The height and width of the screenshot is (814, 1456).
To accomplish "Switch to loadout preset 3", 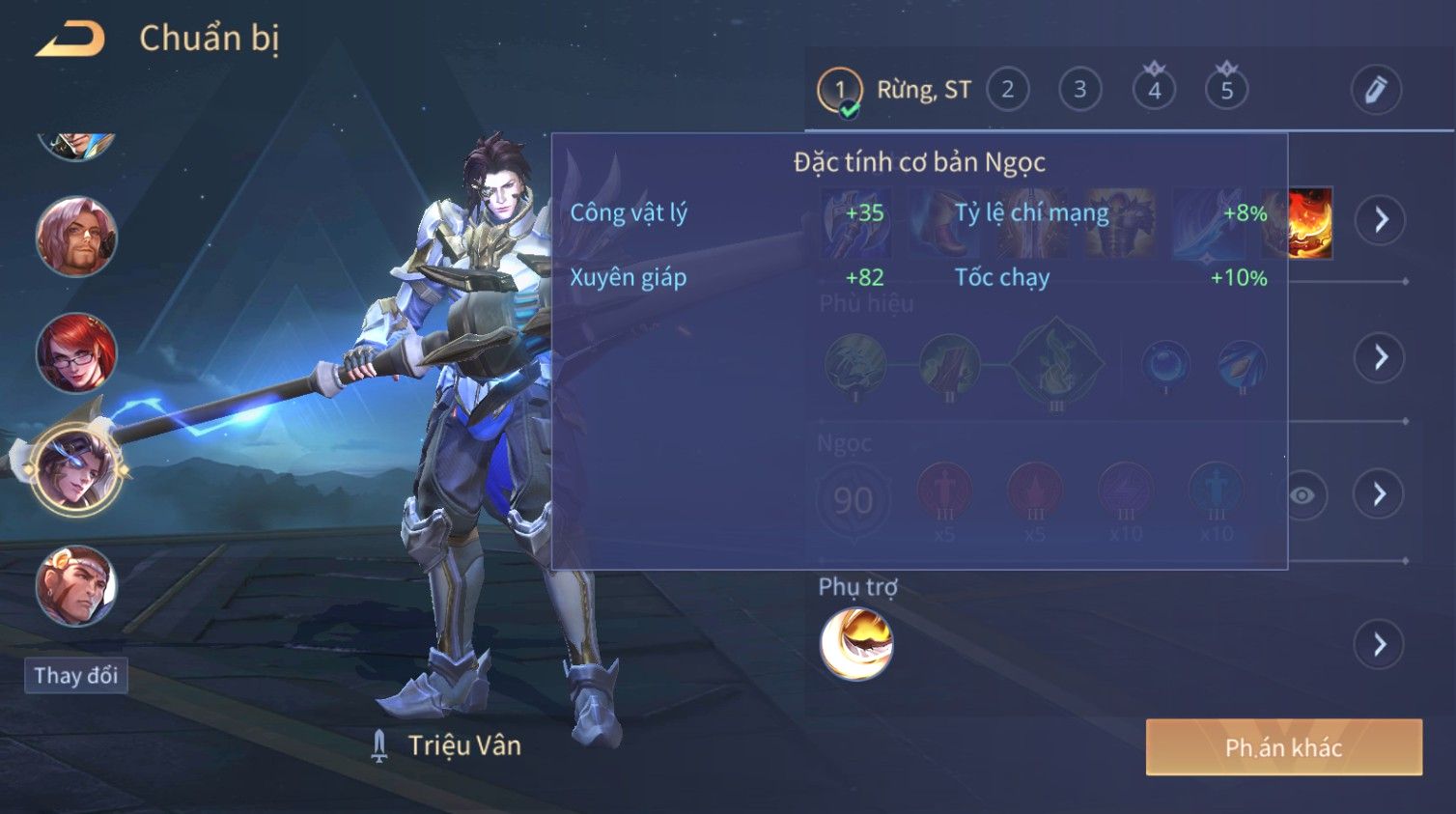I will [x=1079, y=90].
